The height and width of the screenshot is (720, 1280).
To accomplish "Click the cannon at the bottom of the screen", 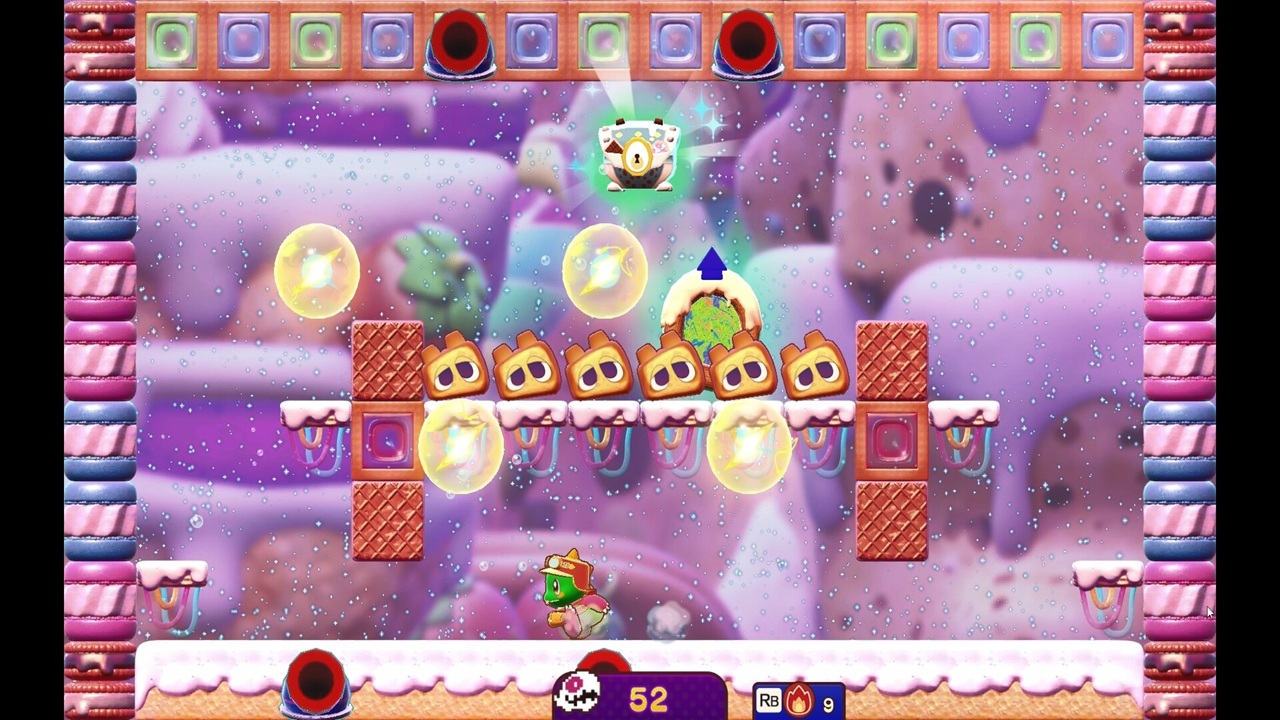I will click(317, 680).
